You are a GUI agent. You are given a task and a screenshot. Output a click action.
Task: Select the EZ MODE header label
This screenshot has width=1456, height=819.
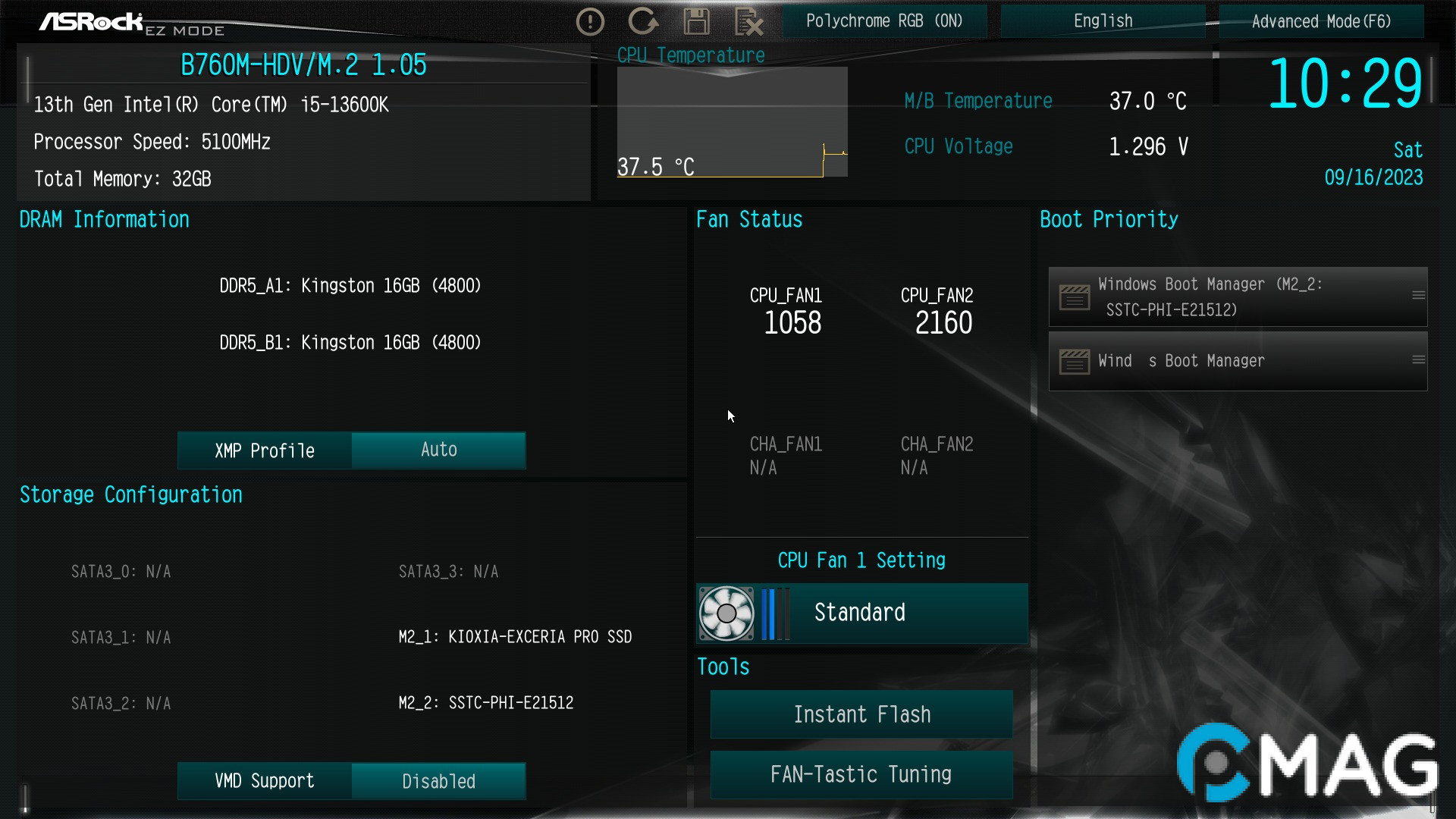[x=184, y=31]
